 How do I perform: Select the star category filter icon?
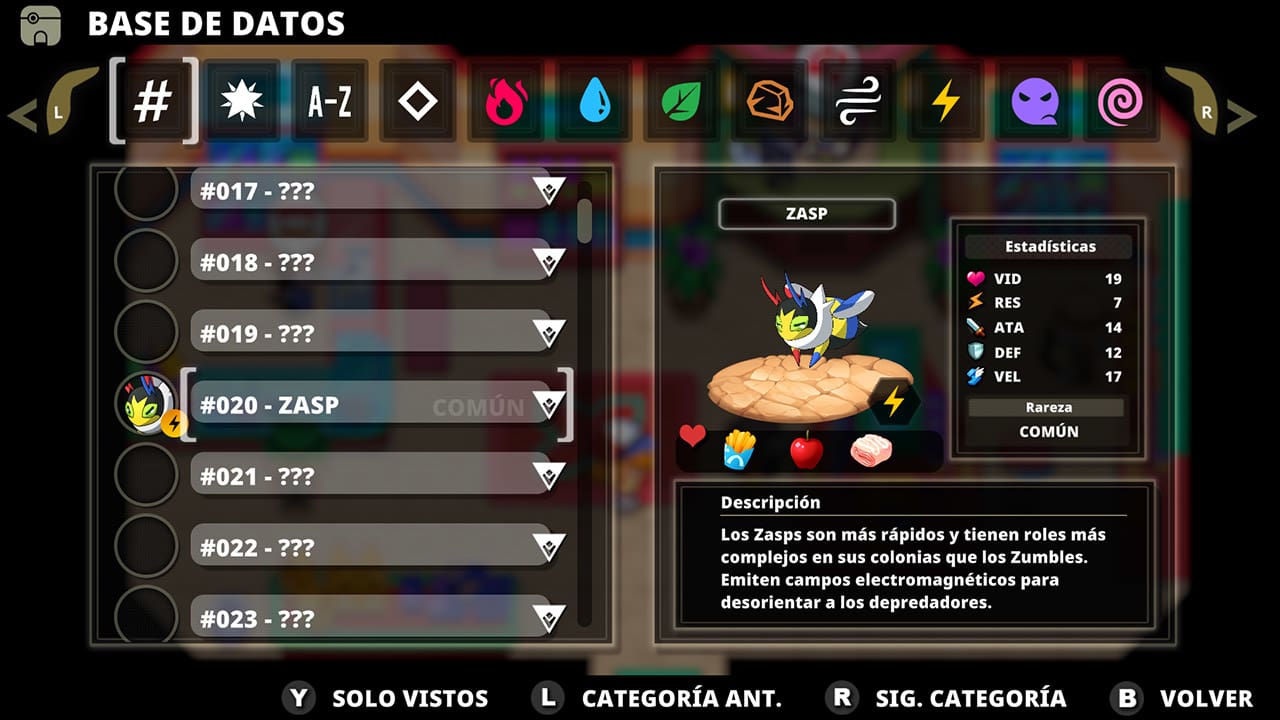tap(242, 100)
